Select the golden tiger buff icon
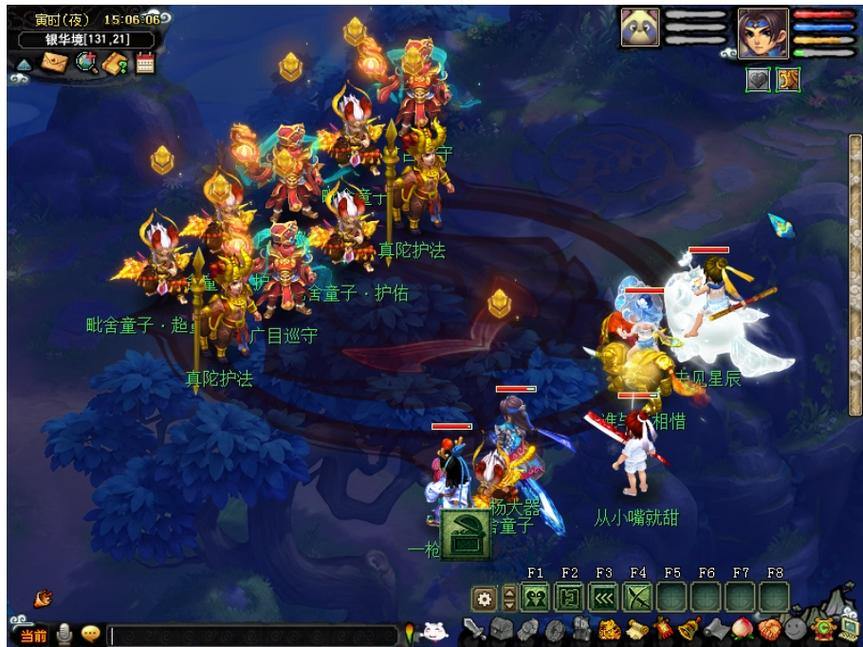 (x=788, y=80)
